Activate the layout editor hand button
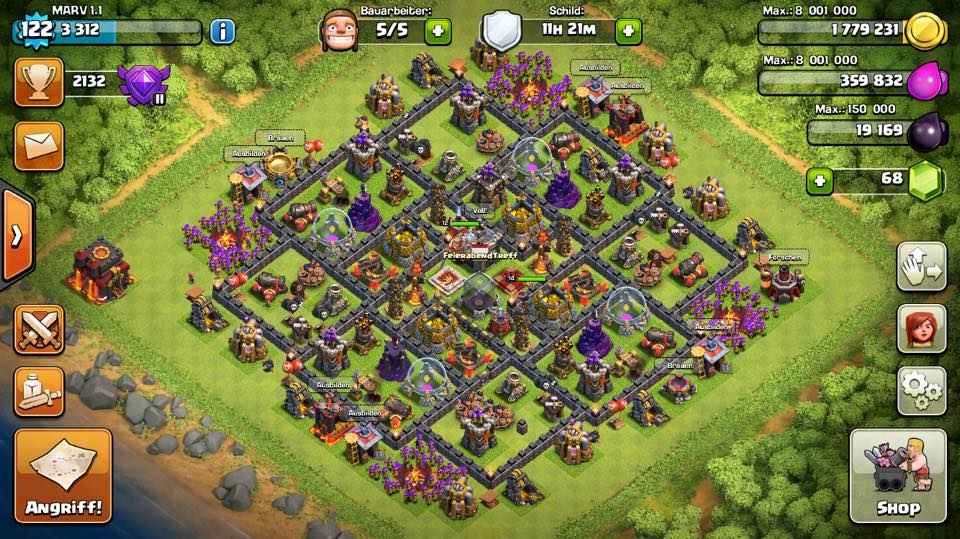This screenshot has height=539, width=960. coord(921,266)
